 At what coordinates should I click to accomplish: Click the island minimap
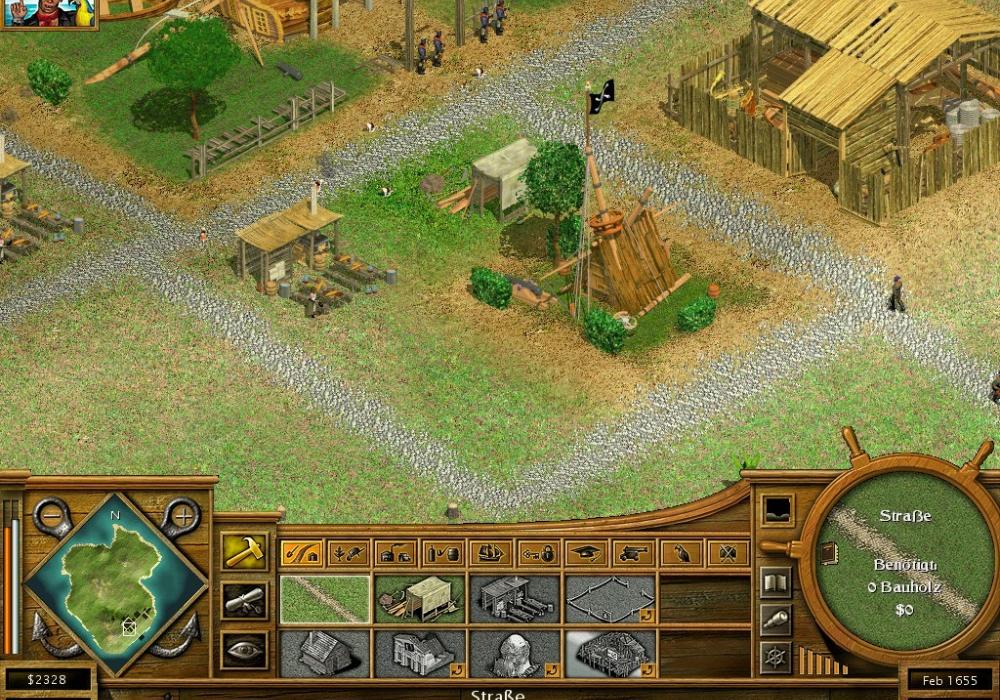pos(116,585)
